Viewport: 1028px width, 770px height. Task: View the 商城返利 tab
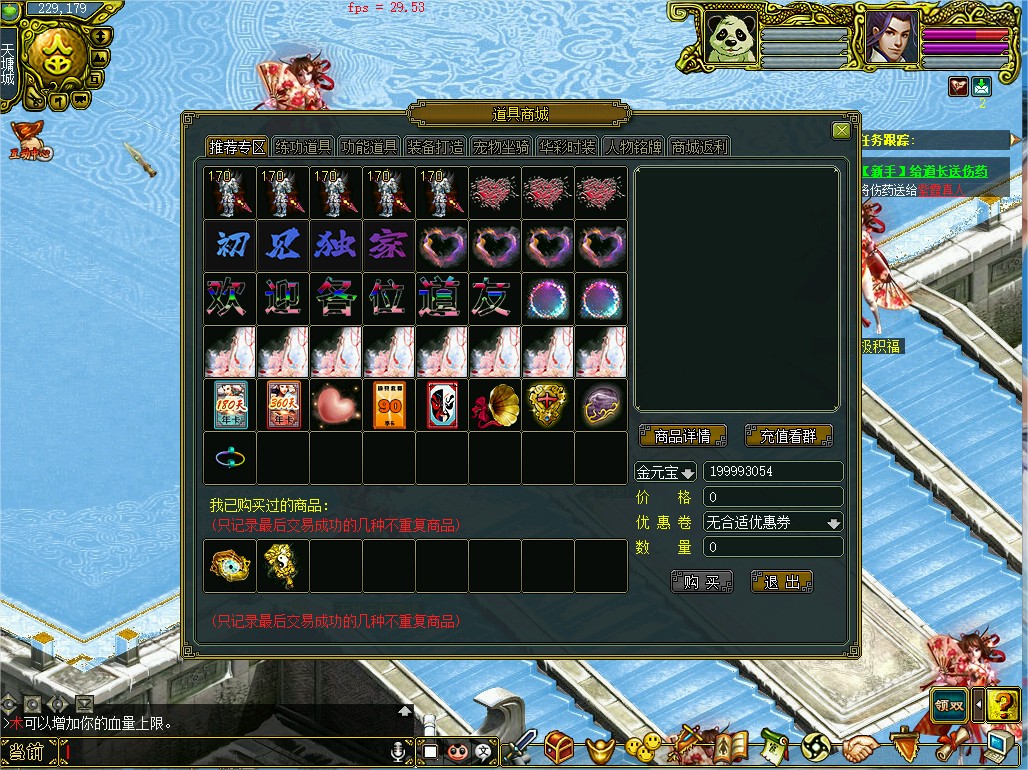pos(699,147)
